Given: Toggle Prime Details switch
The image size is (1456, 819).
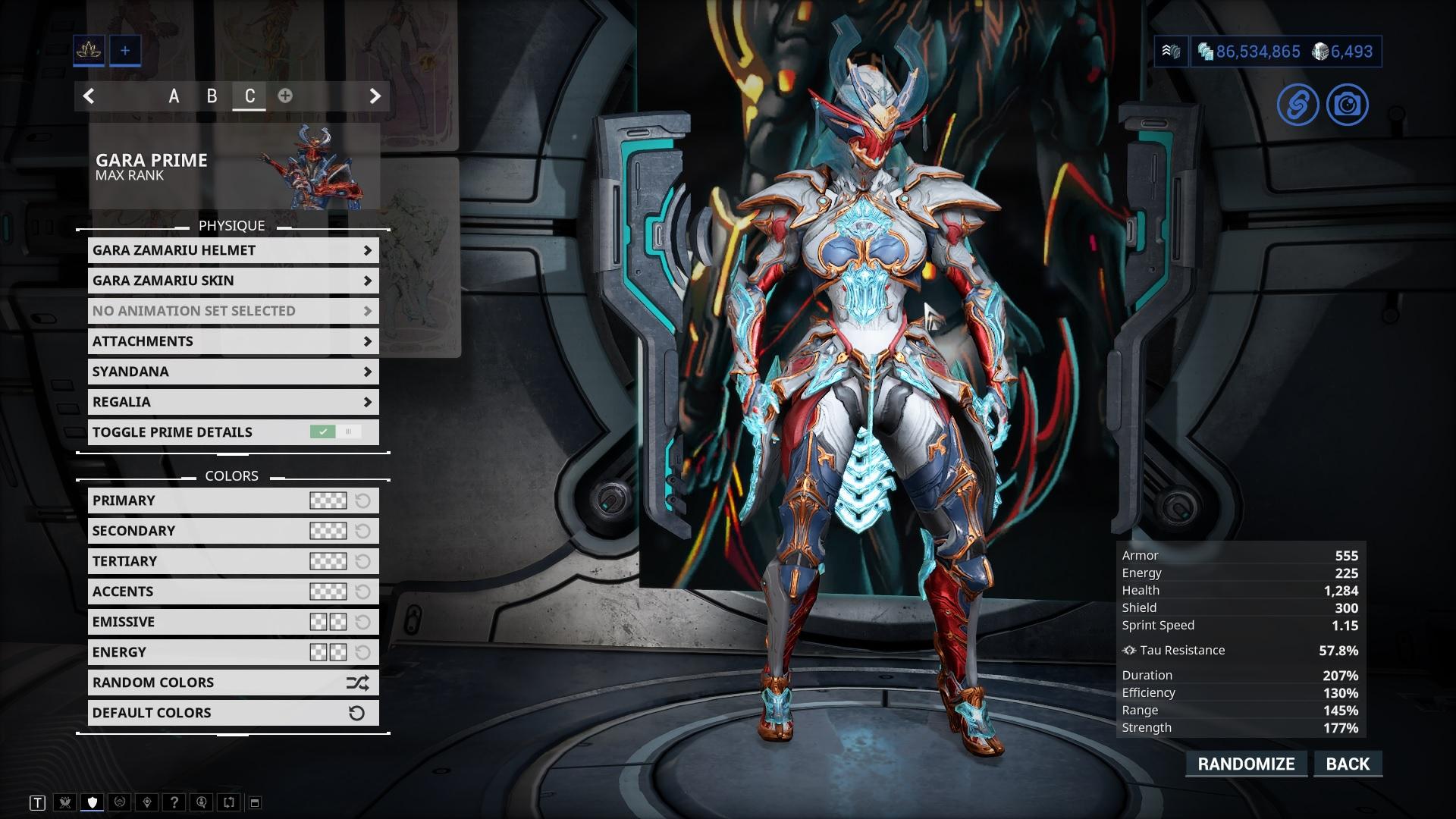Looking at the screenshot, I should (x=334, y=432).
